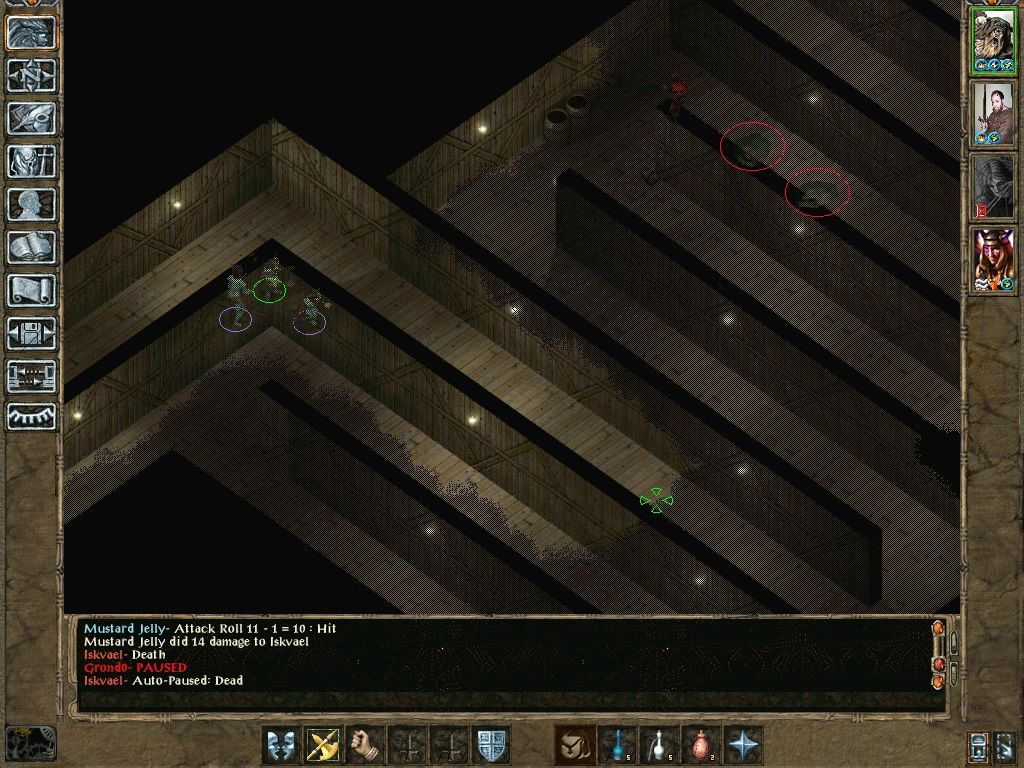The height and width of the screenshot is (768, 1024).
Task: Open the spellbook button
Action: 31,248
